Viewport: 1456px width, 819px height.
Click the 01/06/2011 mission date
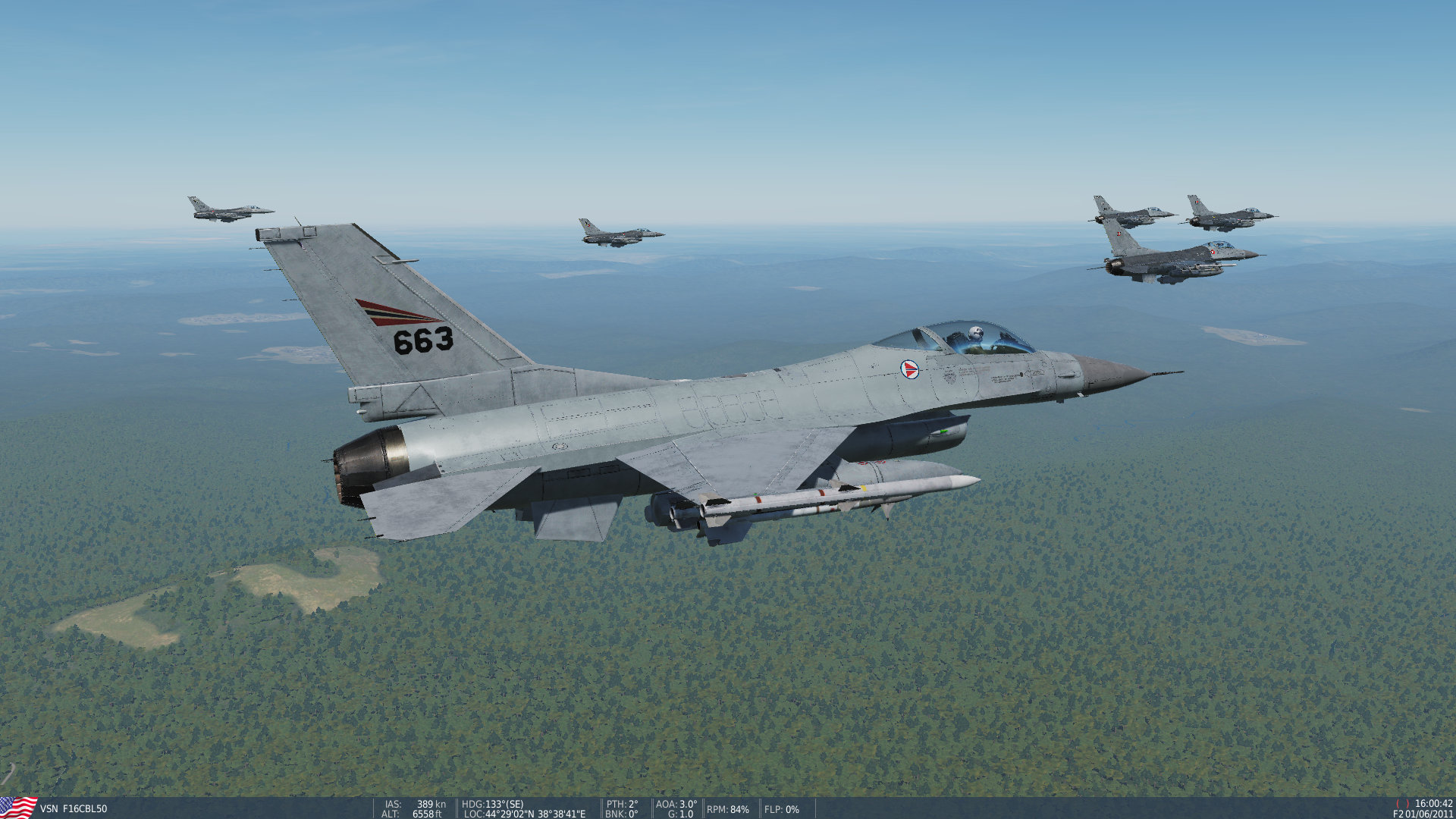click(x=1429, y=813)
